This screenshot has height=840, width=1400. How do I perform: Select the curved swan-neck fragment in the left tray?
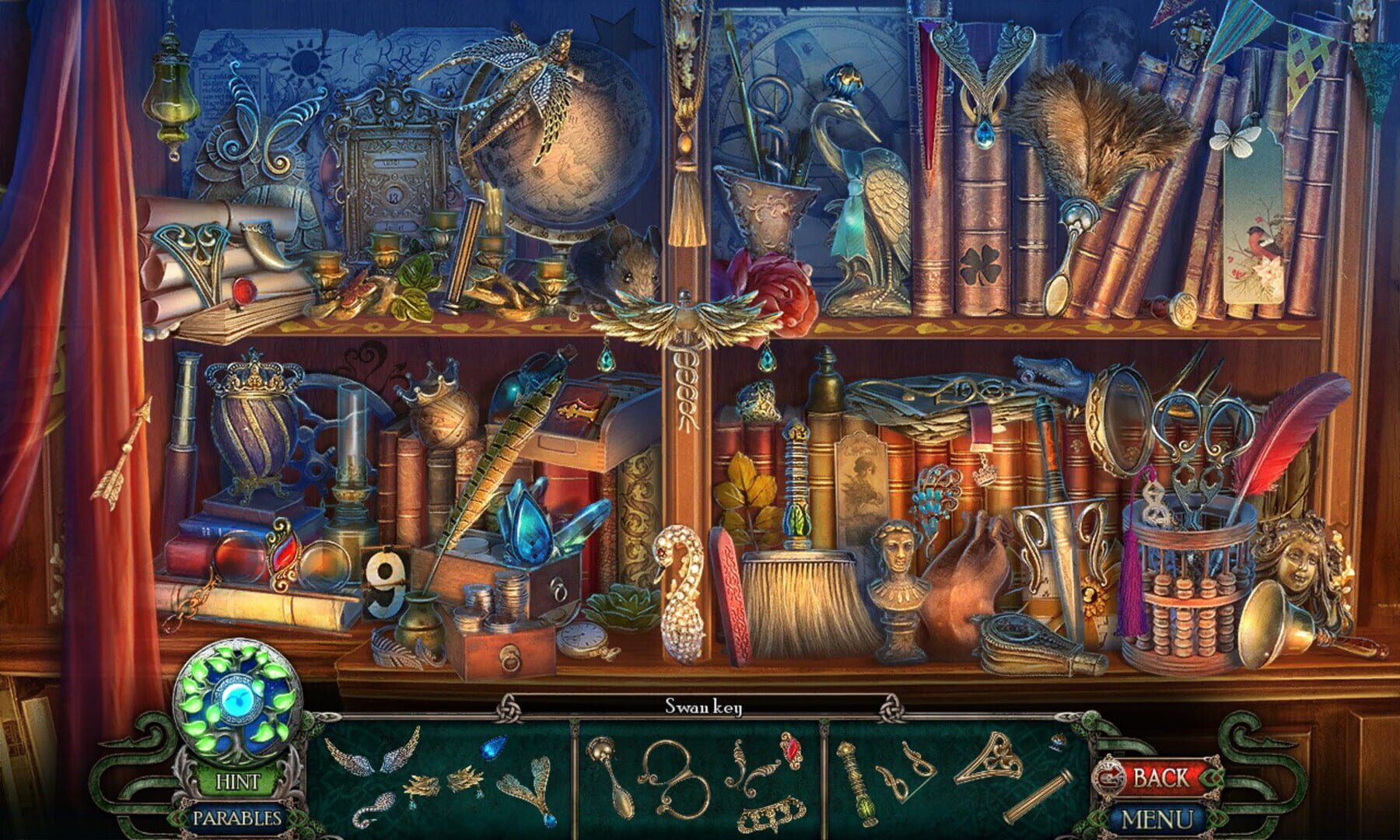point(372,807)
